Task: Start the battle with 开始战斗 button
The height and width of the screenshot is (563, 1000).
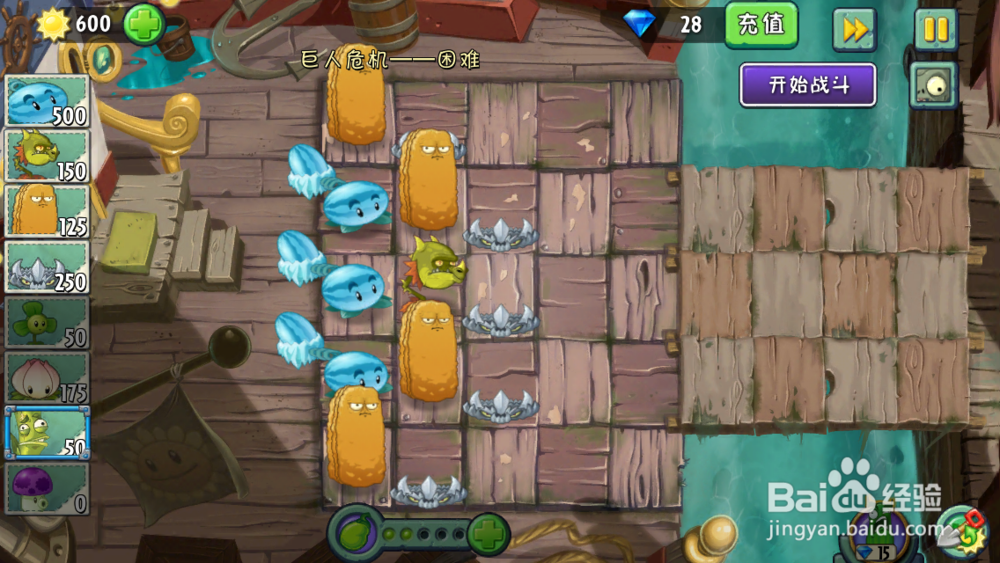Action: 808,85
